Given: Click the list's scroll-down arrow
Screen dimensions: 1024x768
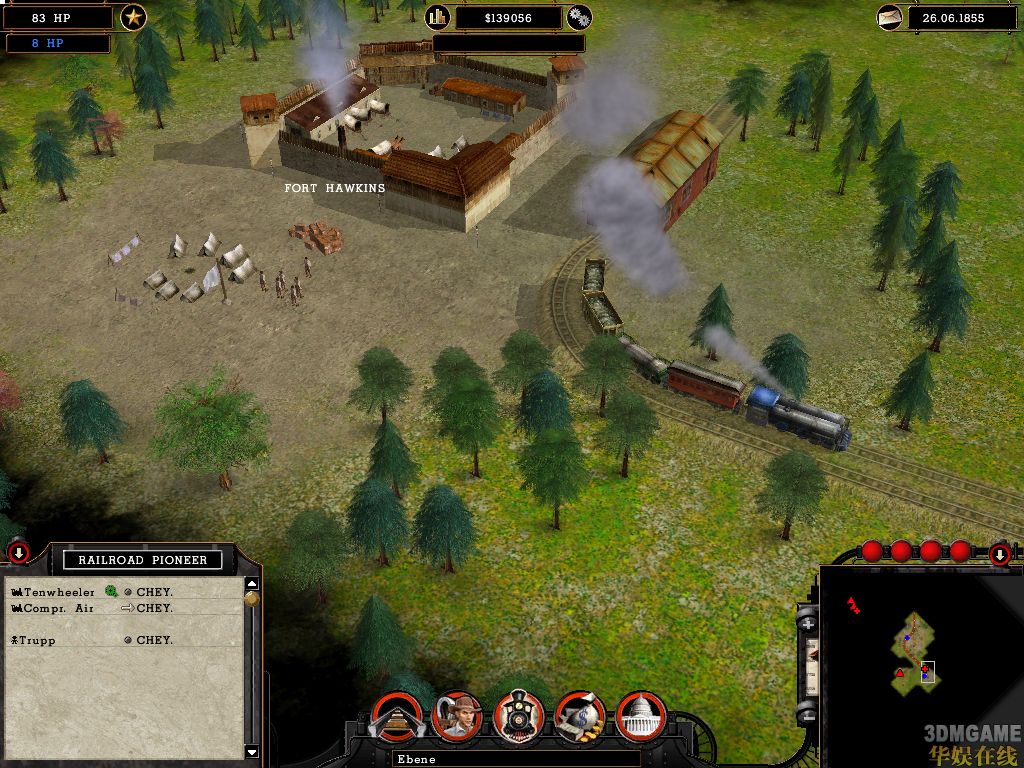Looking at the screenshot, I should (x=252, y=751).
